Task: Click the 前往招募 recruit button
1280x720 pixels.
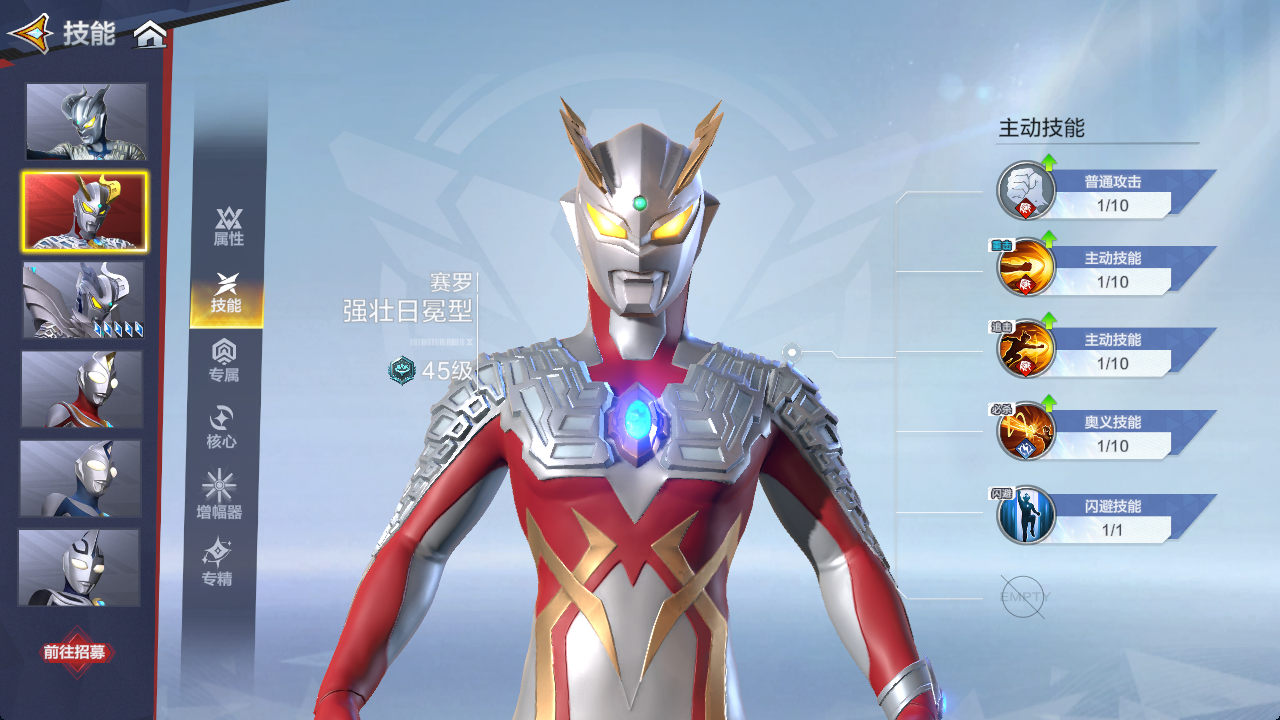Action: (74, 652)
